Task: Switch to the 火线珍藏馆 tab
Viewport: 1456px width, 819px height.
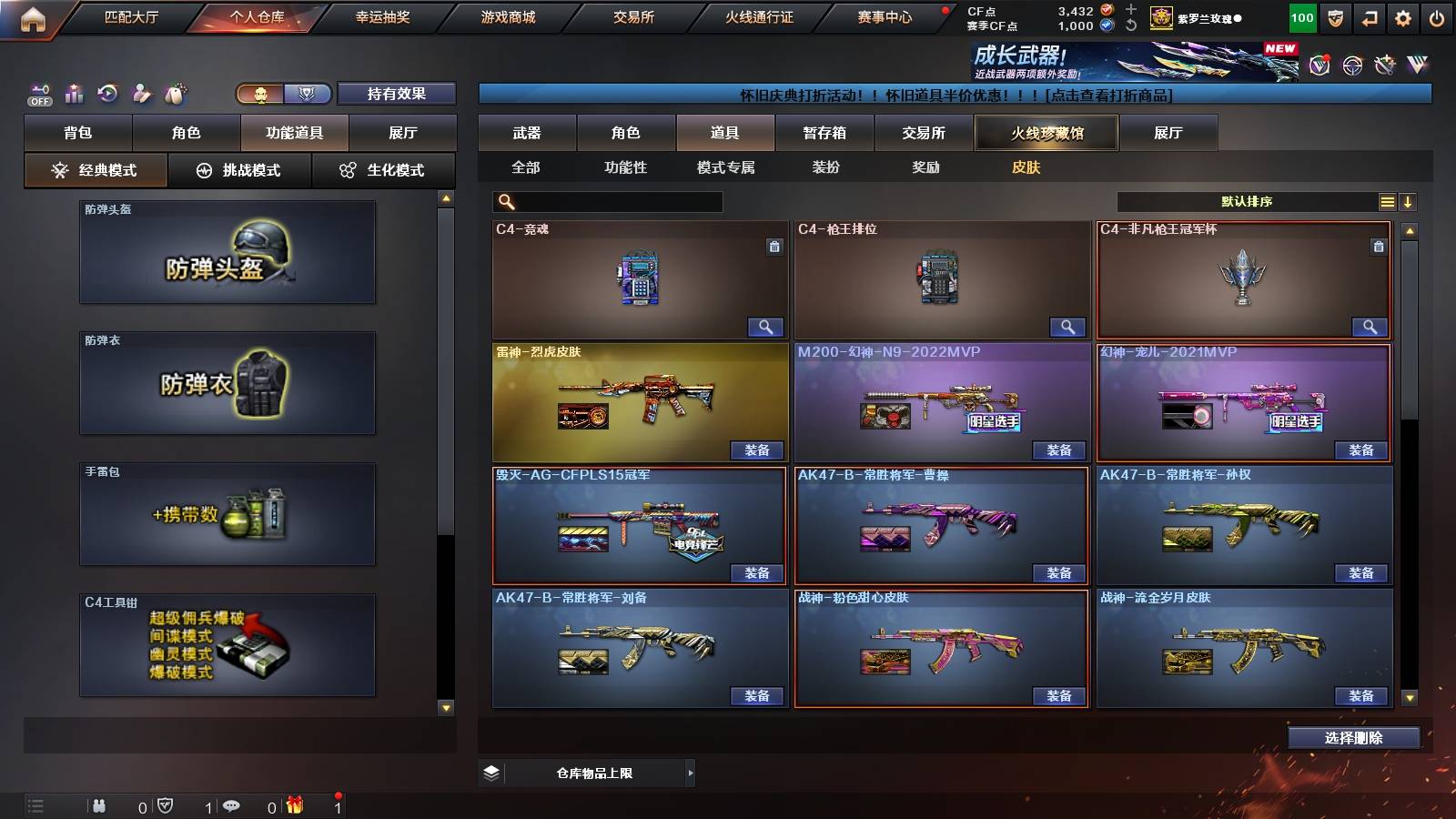Action: coord(1045,133)
